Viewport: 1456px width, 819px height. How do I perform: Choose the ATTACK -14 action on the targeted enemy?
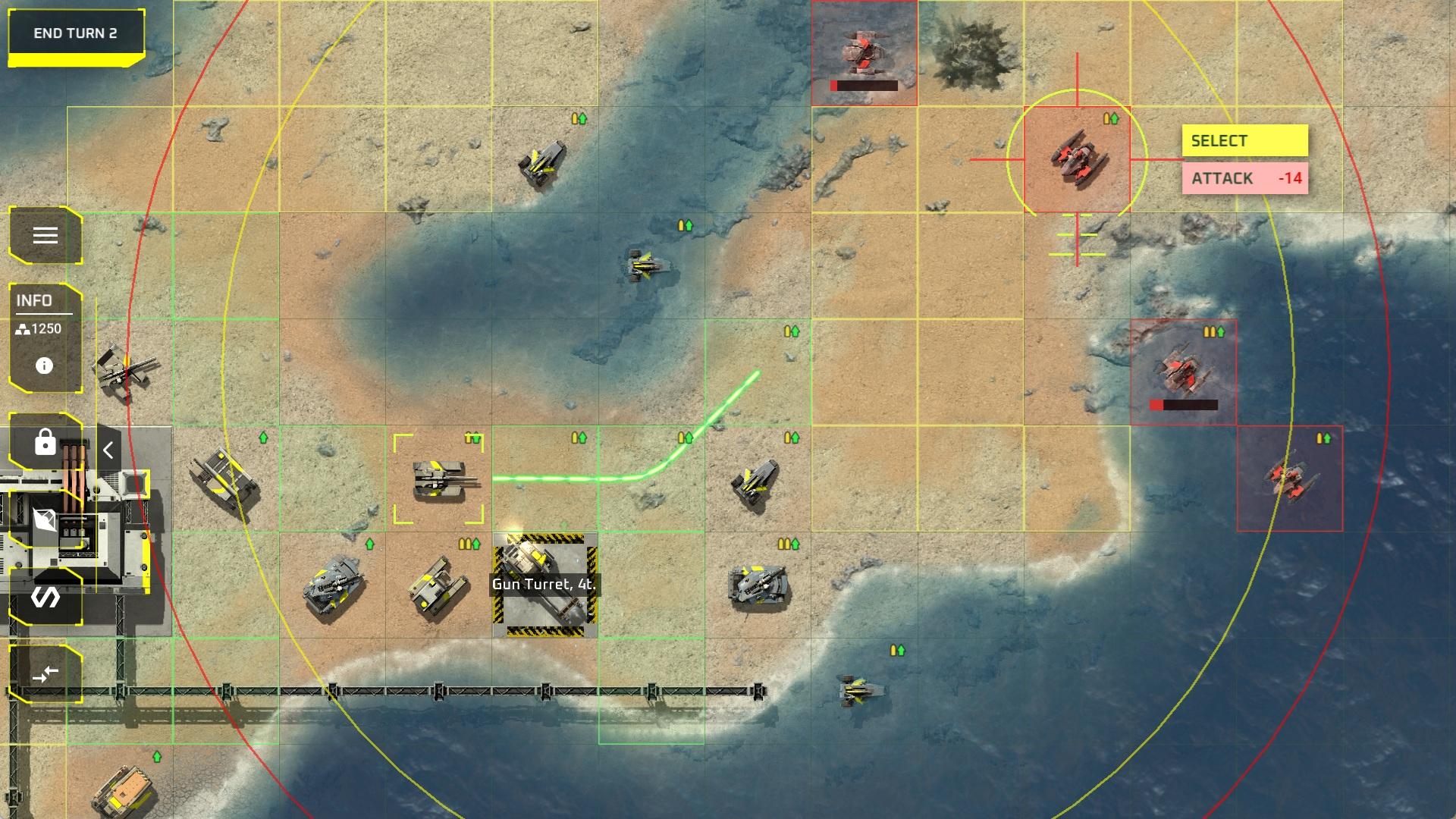(x=1244, y=179)
